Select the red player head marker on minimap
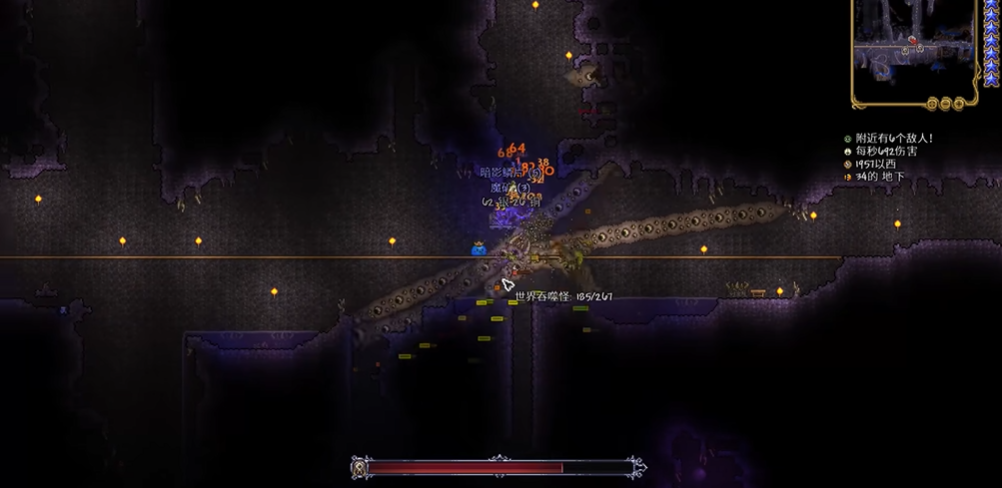 912,41
